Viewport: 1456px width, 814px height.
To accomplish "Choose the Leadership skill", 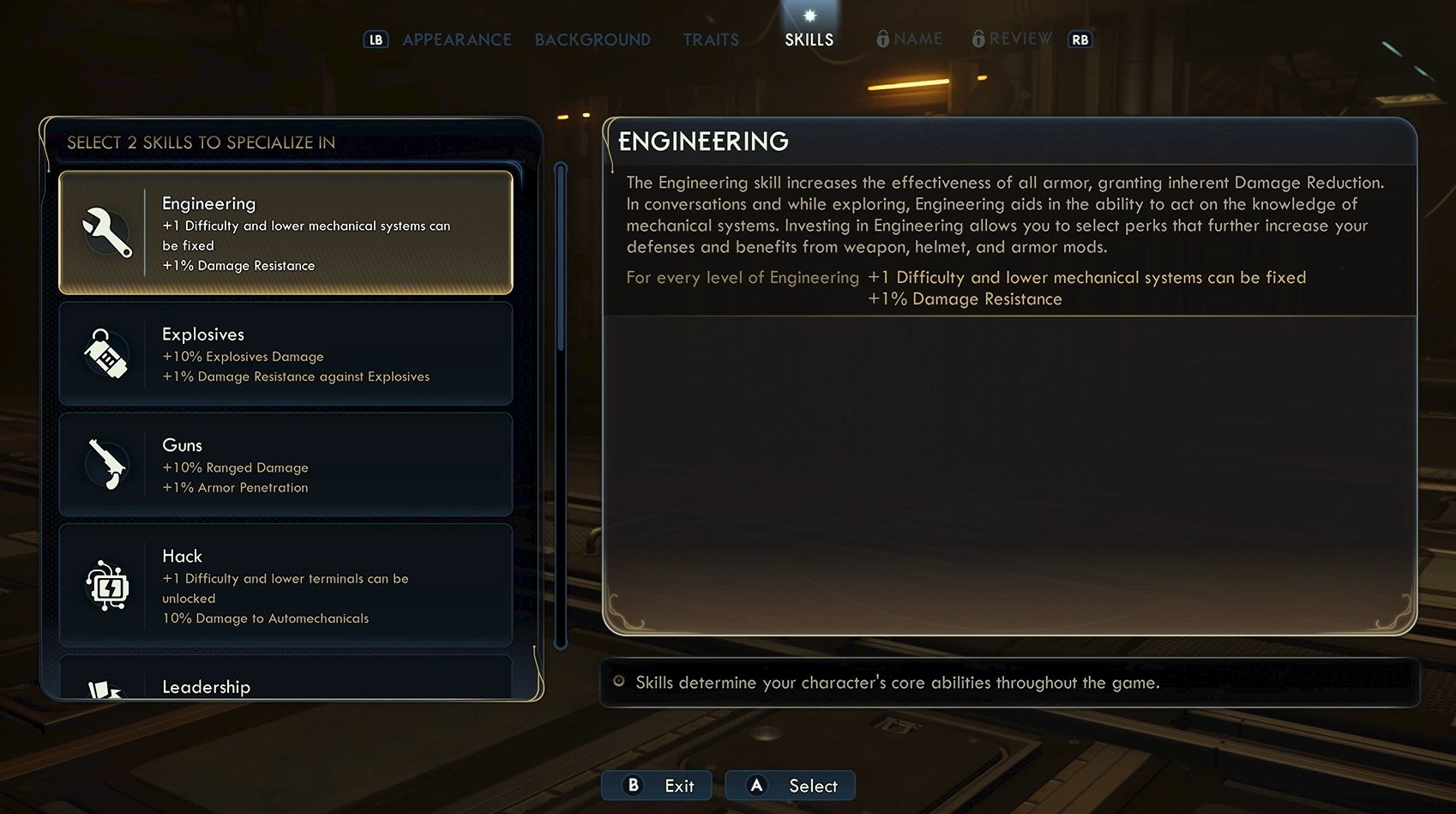I will click(286, 683).
